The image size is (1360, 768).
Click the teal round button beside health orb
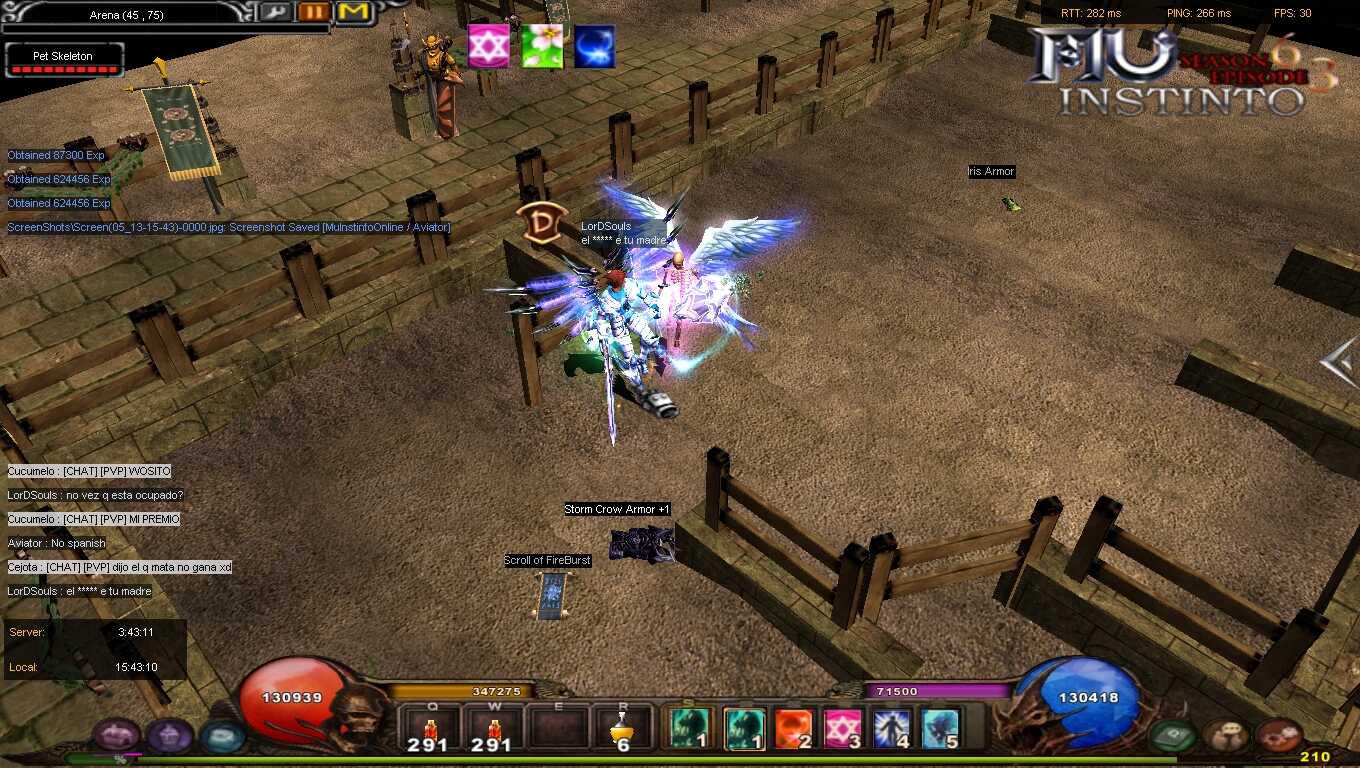pyautogui.click(x=221, y=737)
